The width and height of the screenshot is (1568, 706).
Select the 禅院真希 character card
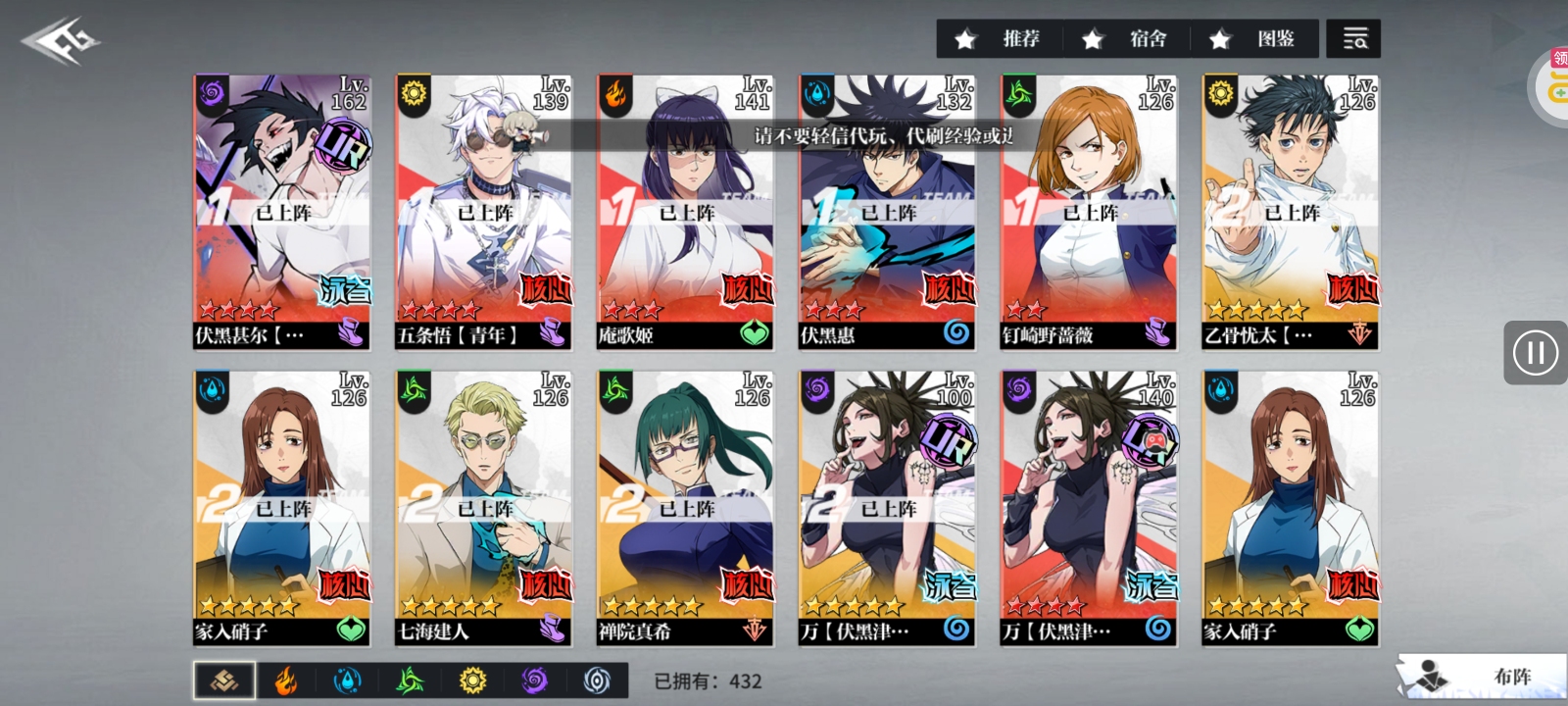click(684, 505)
